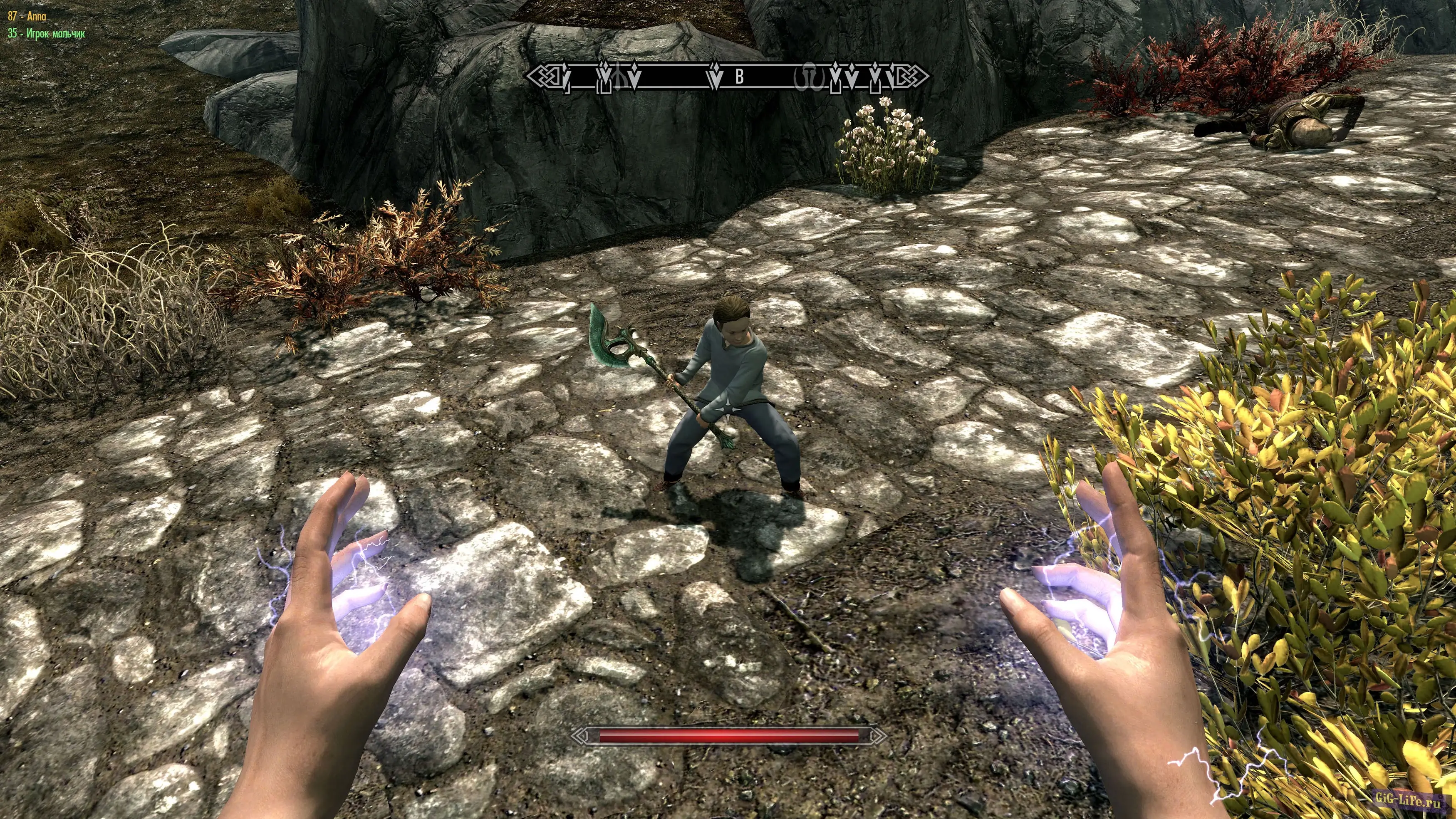
Task: Click the "В" east letter on compass
Action: click(739, 77)
